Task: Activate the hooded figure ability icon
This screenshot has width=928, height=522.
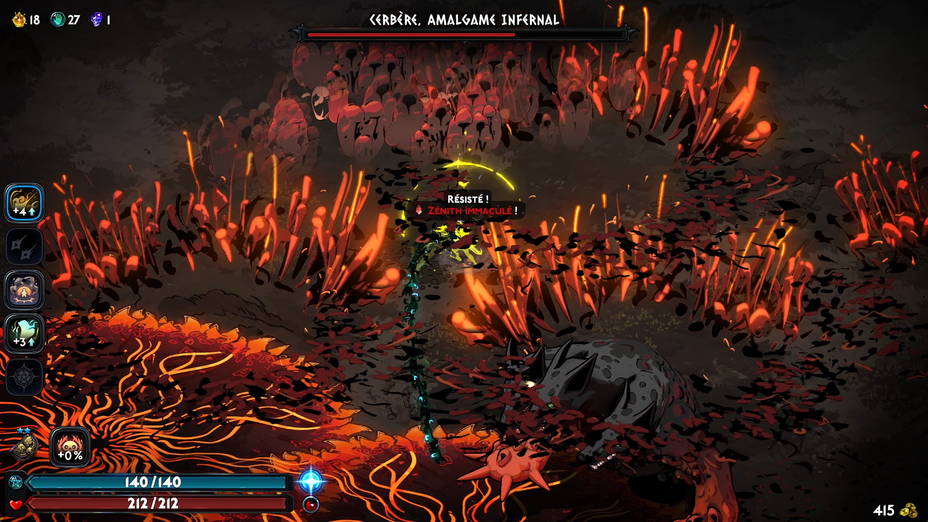Action: 24,290
